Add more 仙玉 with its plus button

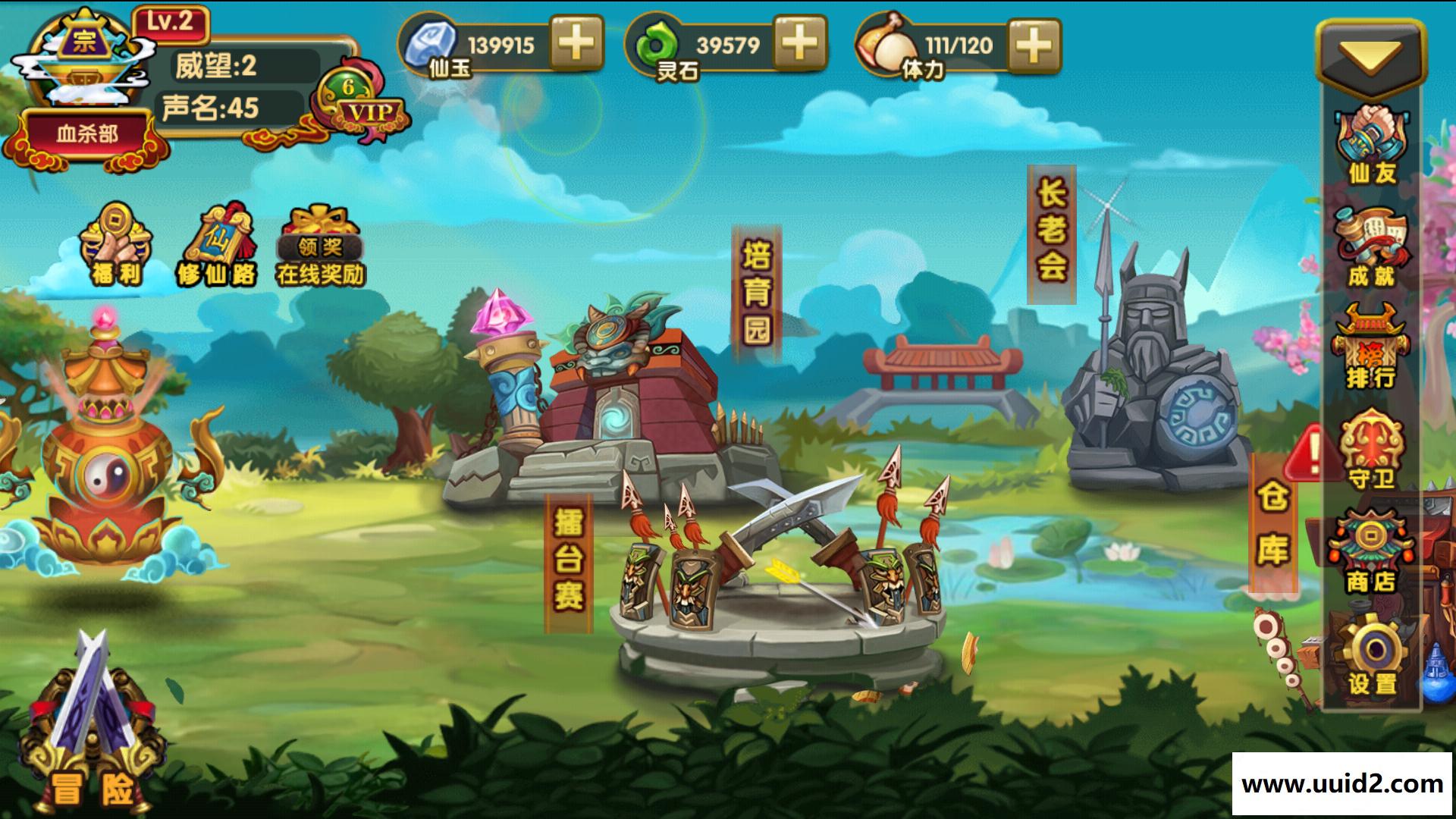click(x=576, y=43)
